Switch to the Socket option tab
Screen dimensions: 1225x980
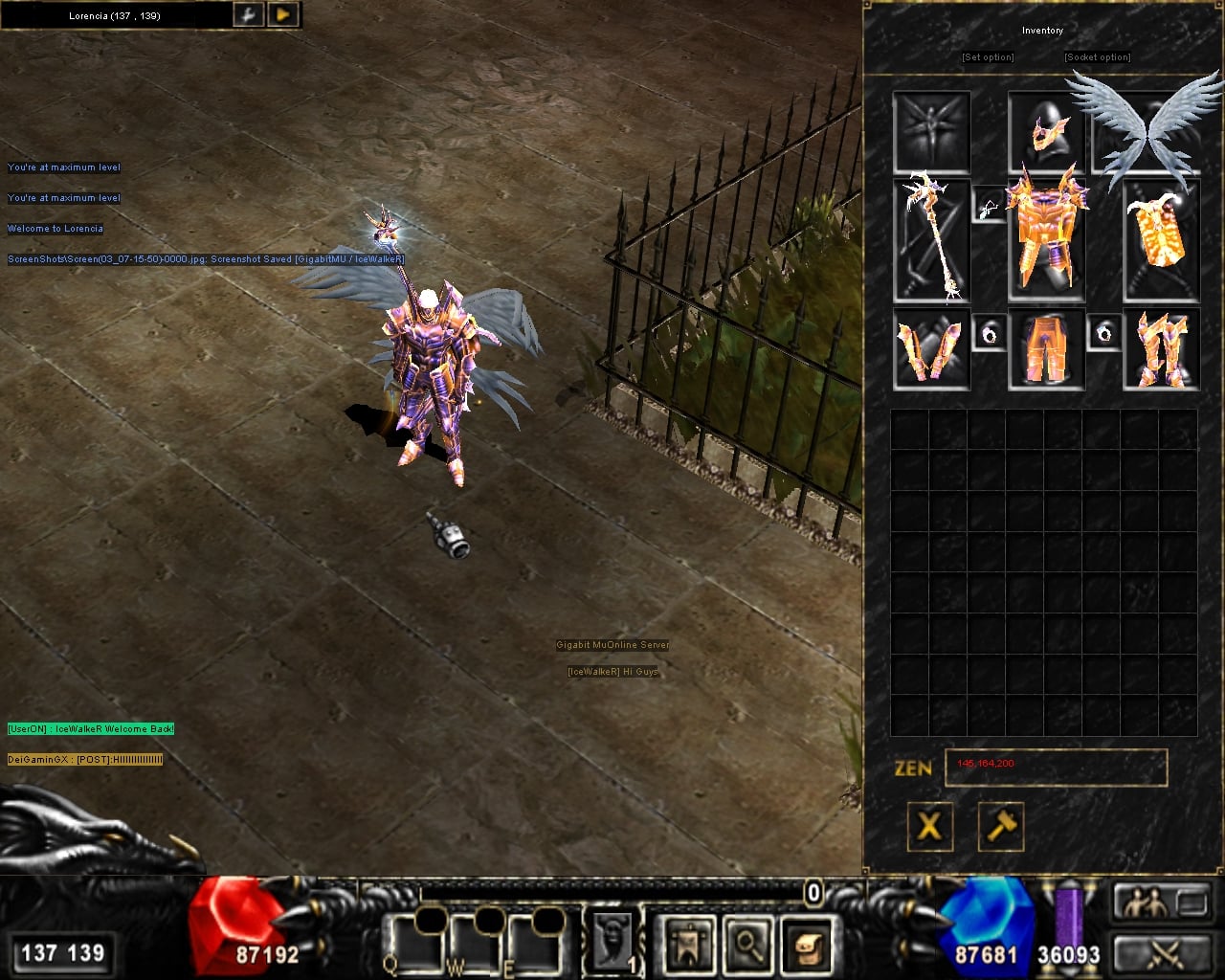1097,57
